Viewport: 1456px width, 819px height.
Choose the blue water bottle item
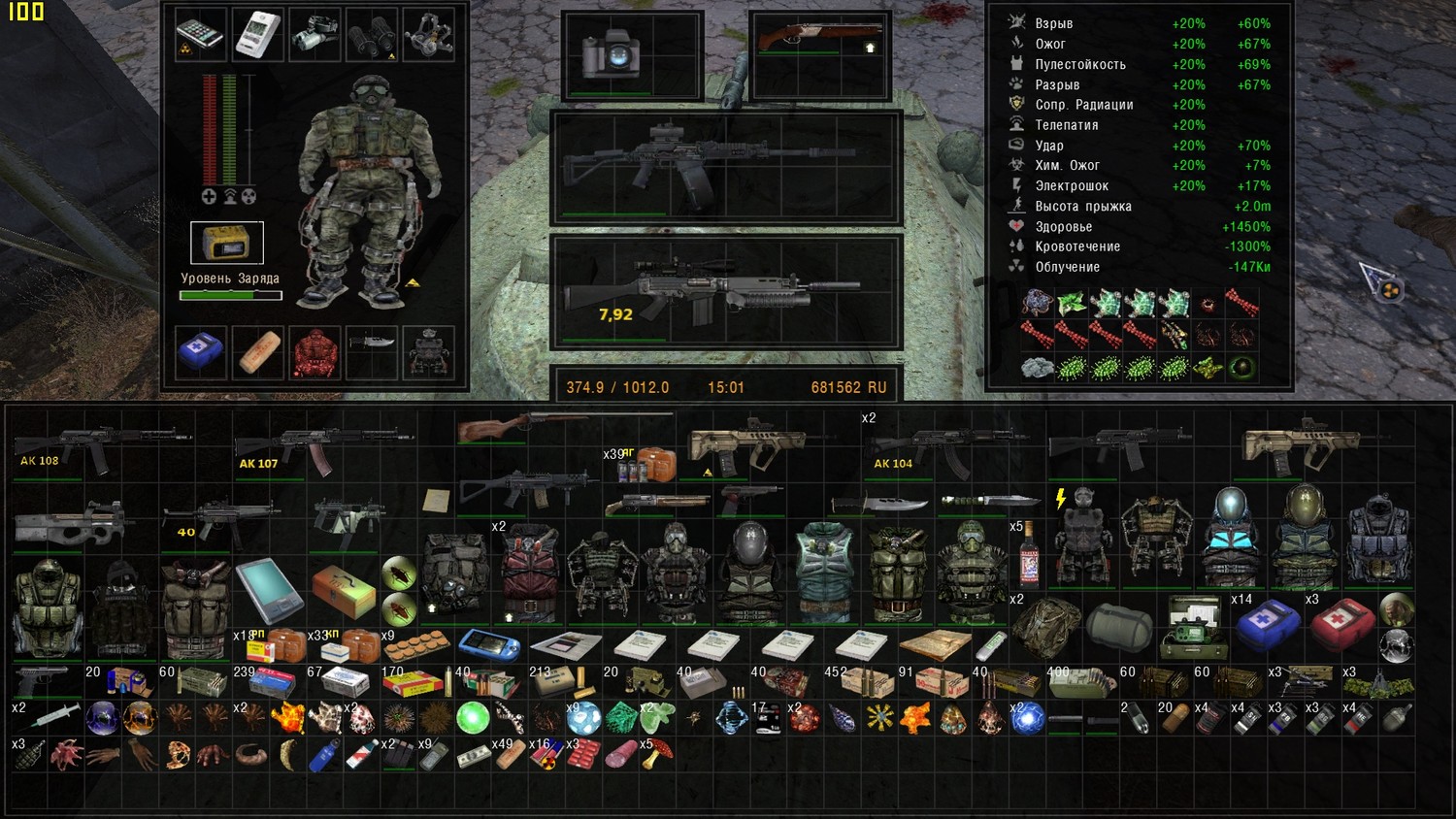326,754
